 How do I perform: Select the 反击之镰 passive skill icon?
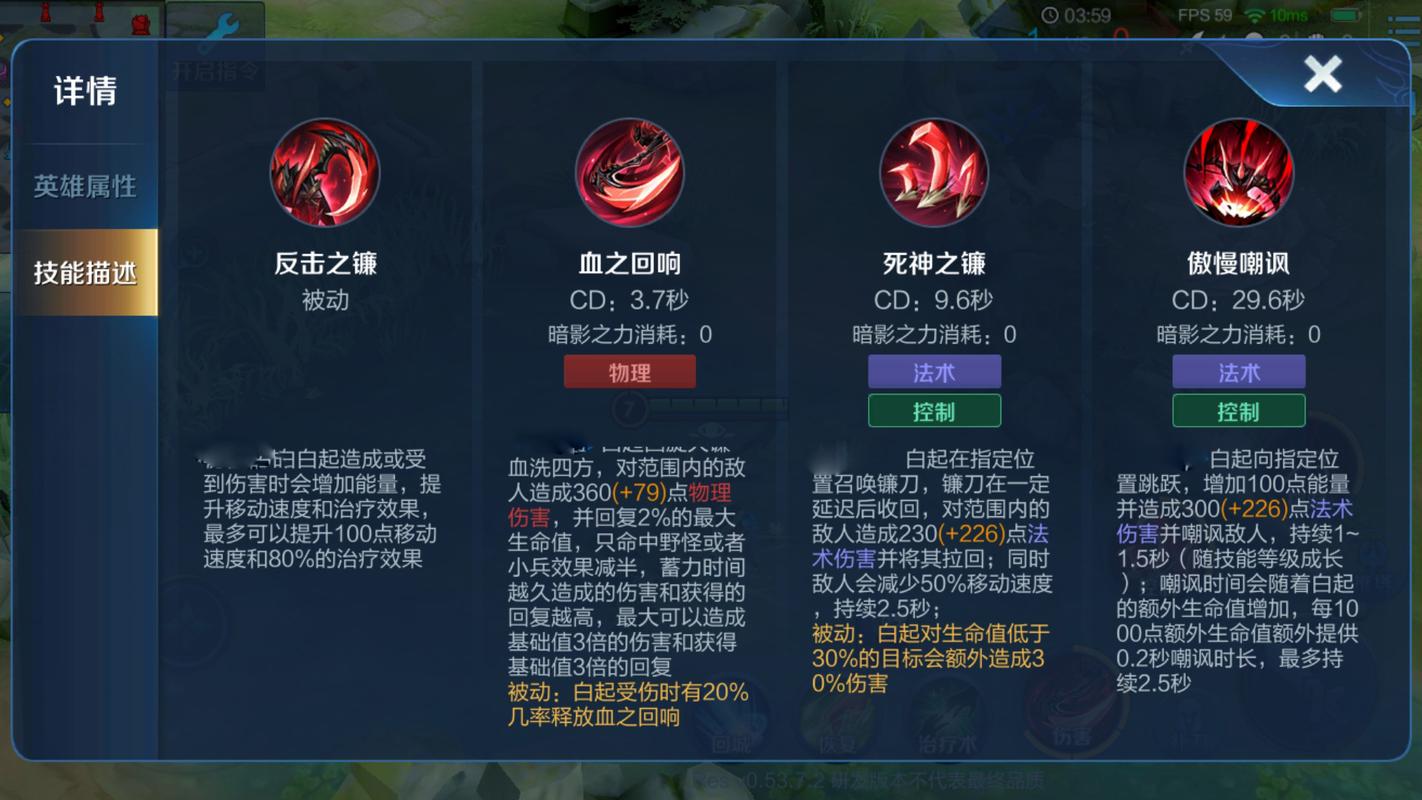[323, 172]
